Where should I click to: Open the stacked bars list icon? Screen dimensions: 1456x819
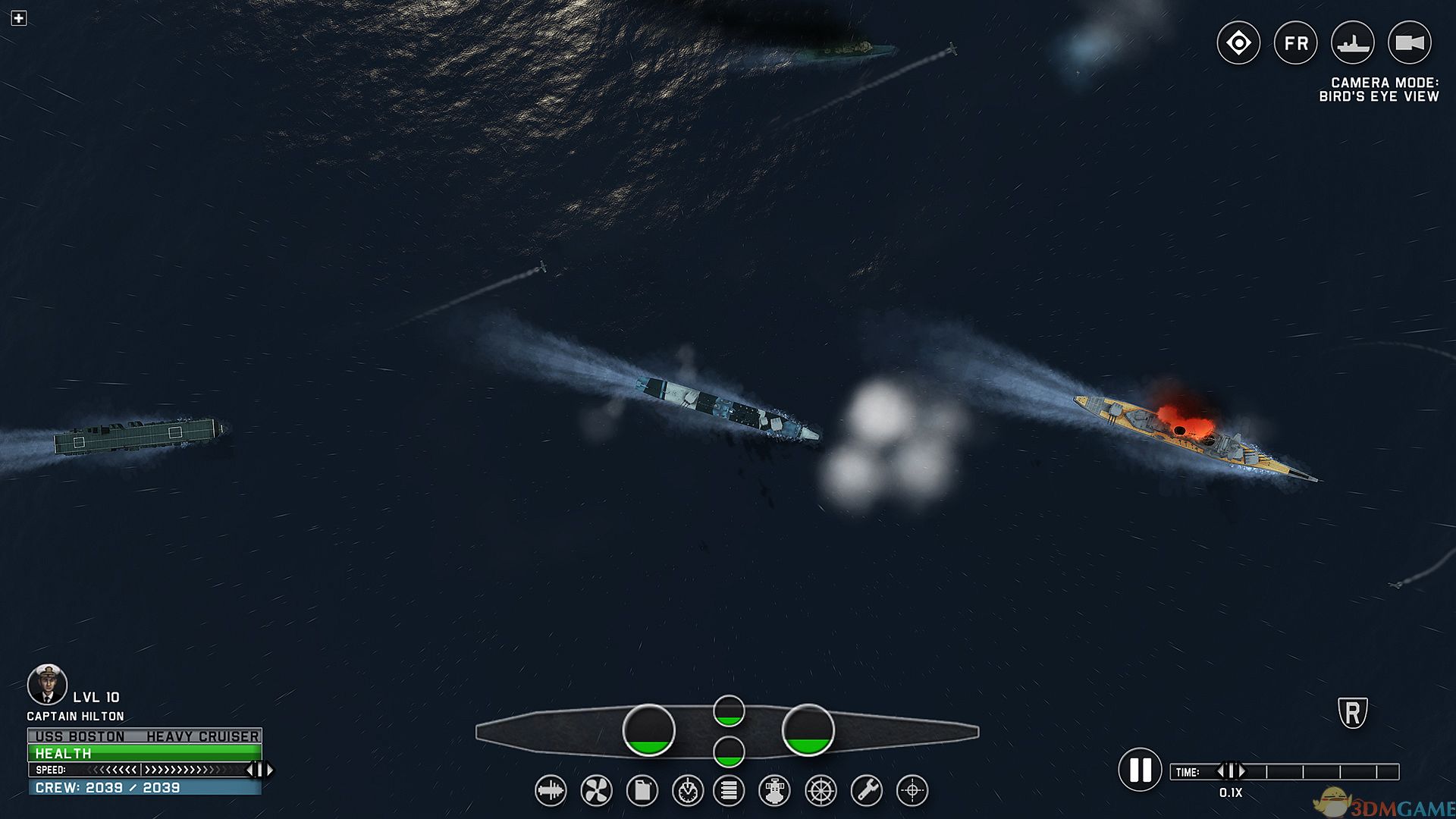(x=729, y=791)
